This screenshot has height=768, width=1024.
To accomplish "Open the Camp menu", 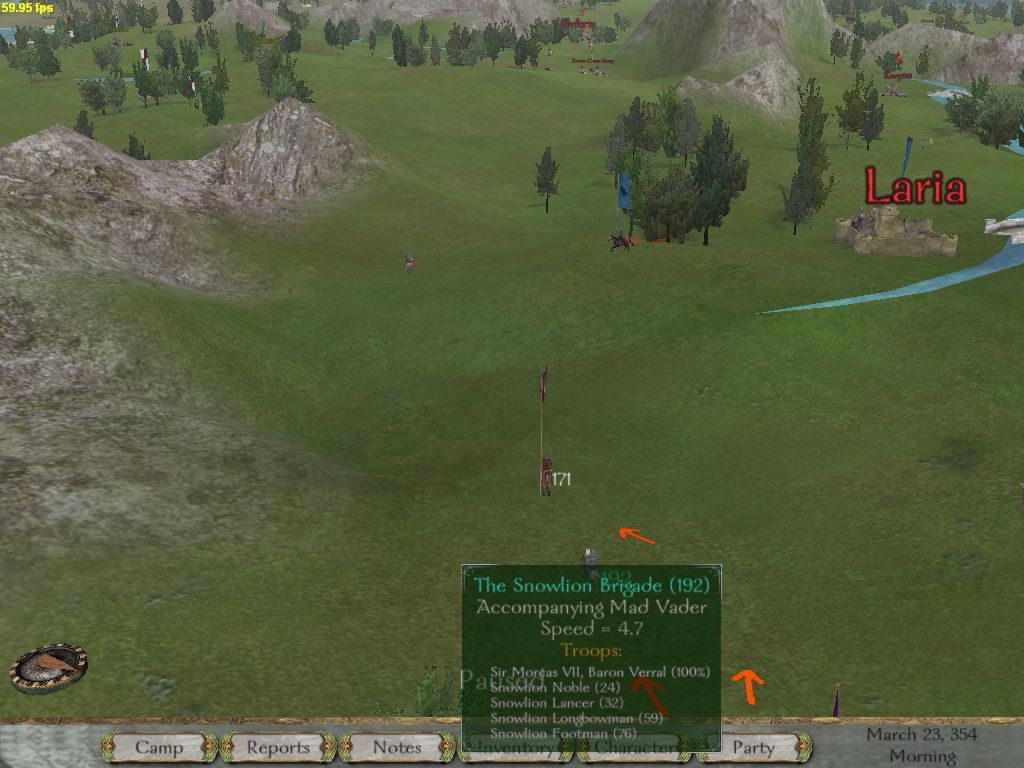I will click(x=159, y=747).
